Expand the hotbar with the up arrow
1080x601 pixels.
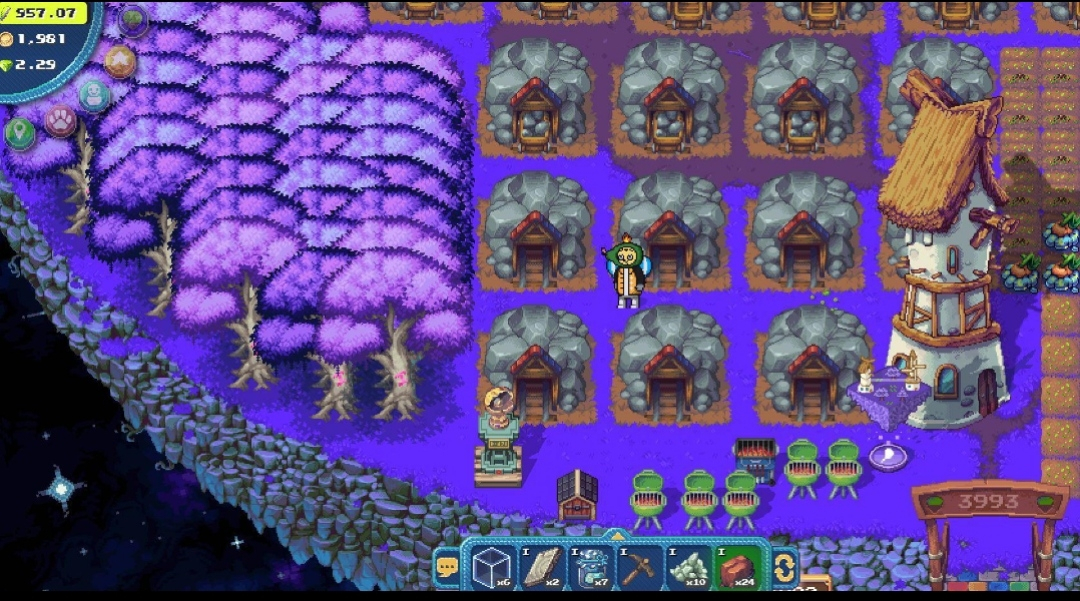tap(617, 537)
